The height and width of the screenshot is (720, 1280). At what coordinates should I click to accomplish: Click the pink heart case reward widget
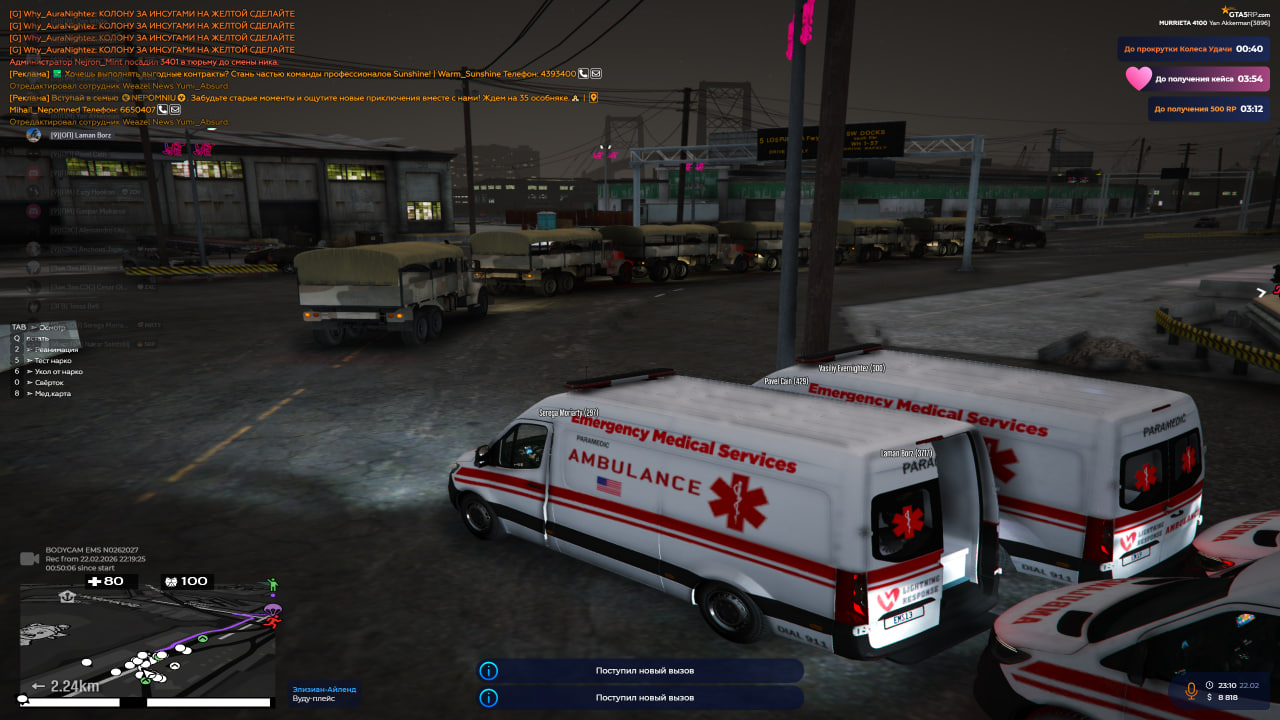[x=1196, y=79]
